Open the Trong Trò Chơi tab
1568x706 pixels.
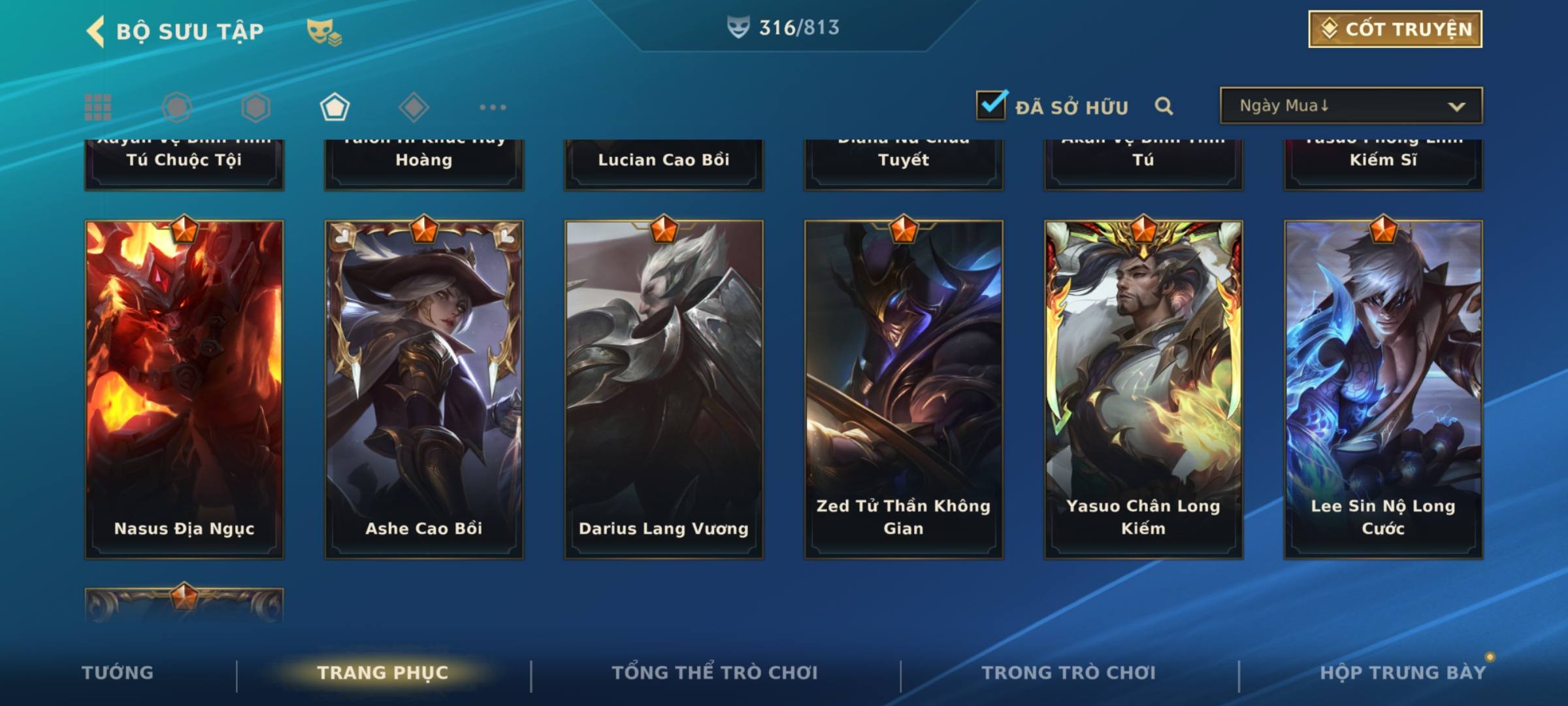coord(1069,673)
